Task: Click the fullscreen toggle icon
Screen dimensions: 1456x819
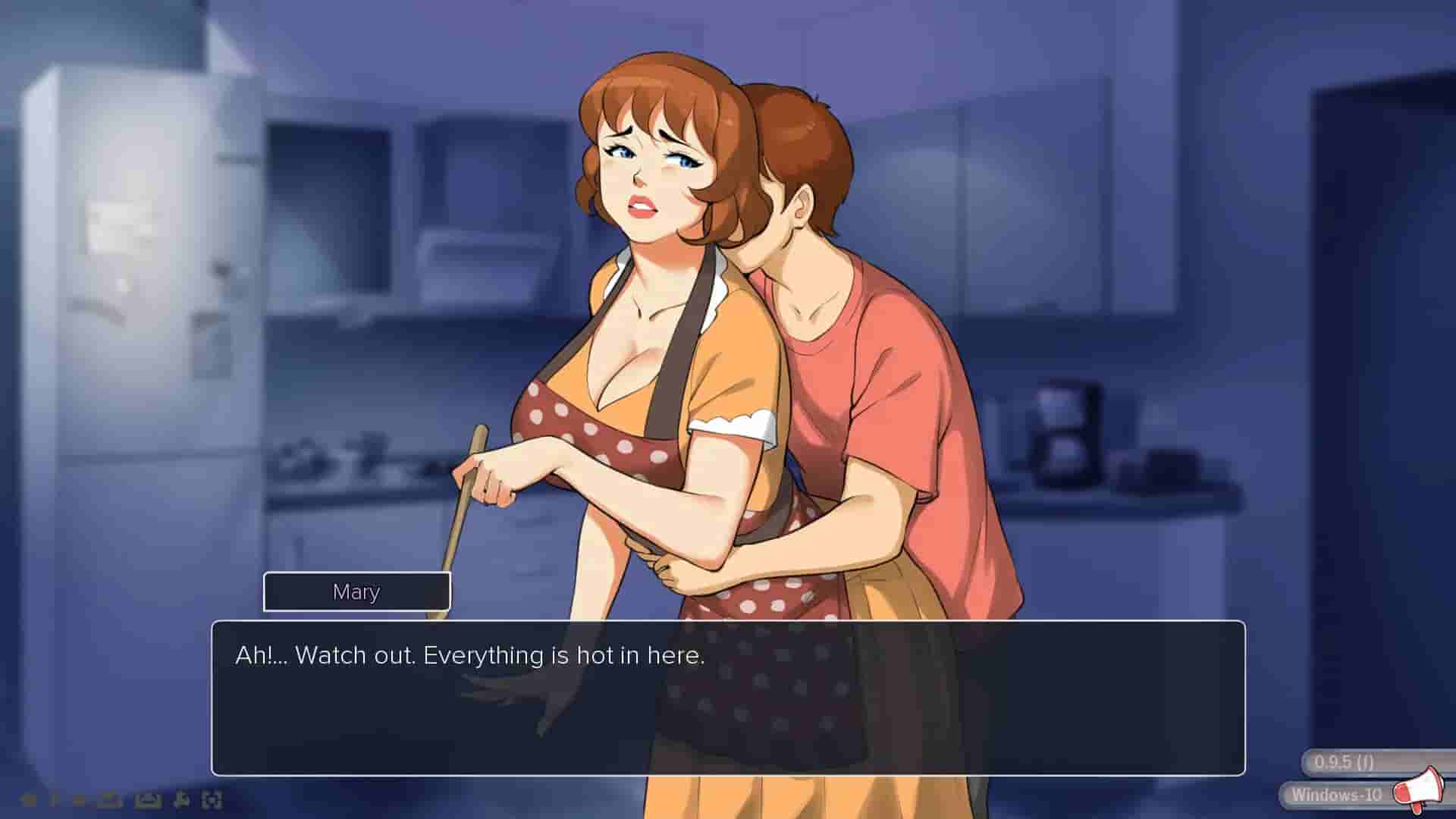Action: tap(213, 802)
